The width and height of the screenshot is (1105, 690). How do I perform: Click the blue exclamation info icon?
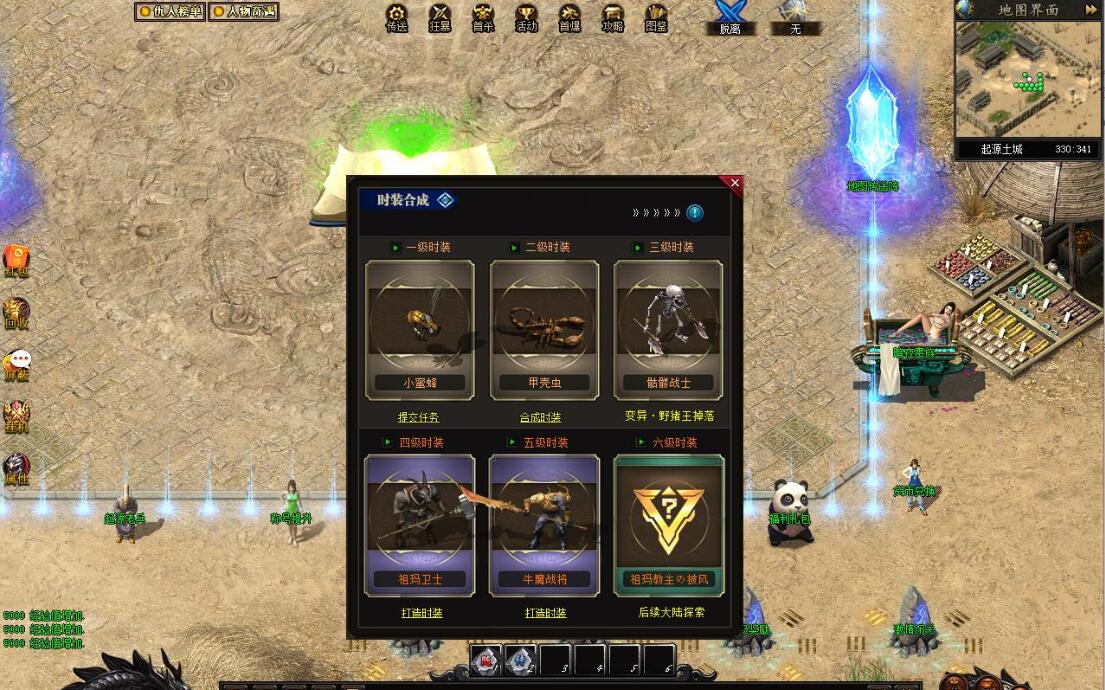pyautogui.click(x=695, y=213)
